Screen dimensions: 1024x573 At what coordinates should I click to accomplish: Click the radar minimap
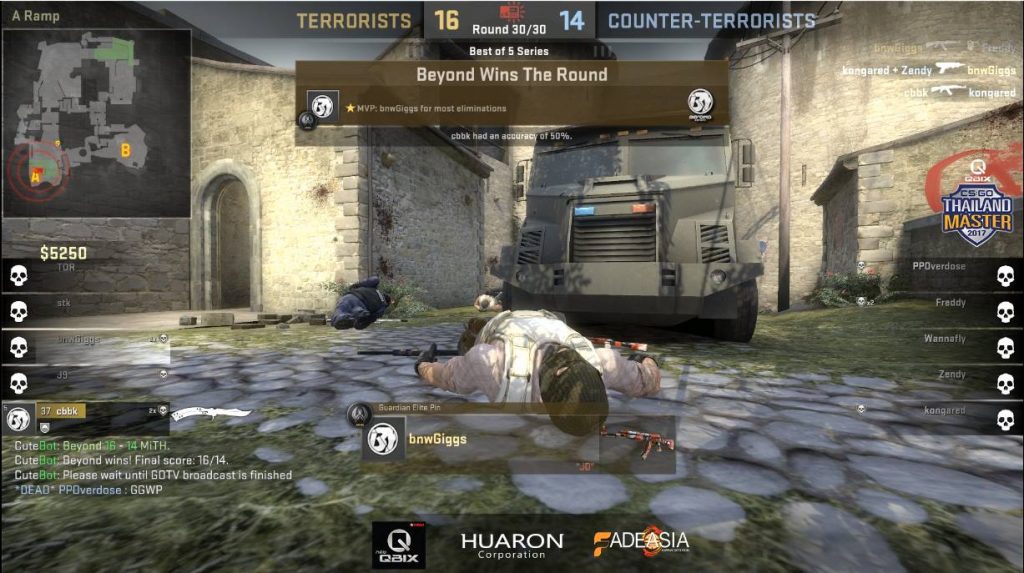(97, 123)
